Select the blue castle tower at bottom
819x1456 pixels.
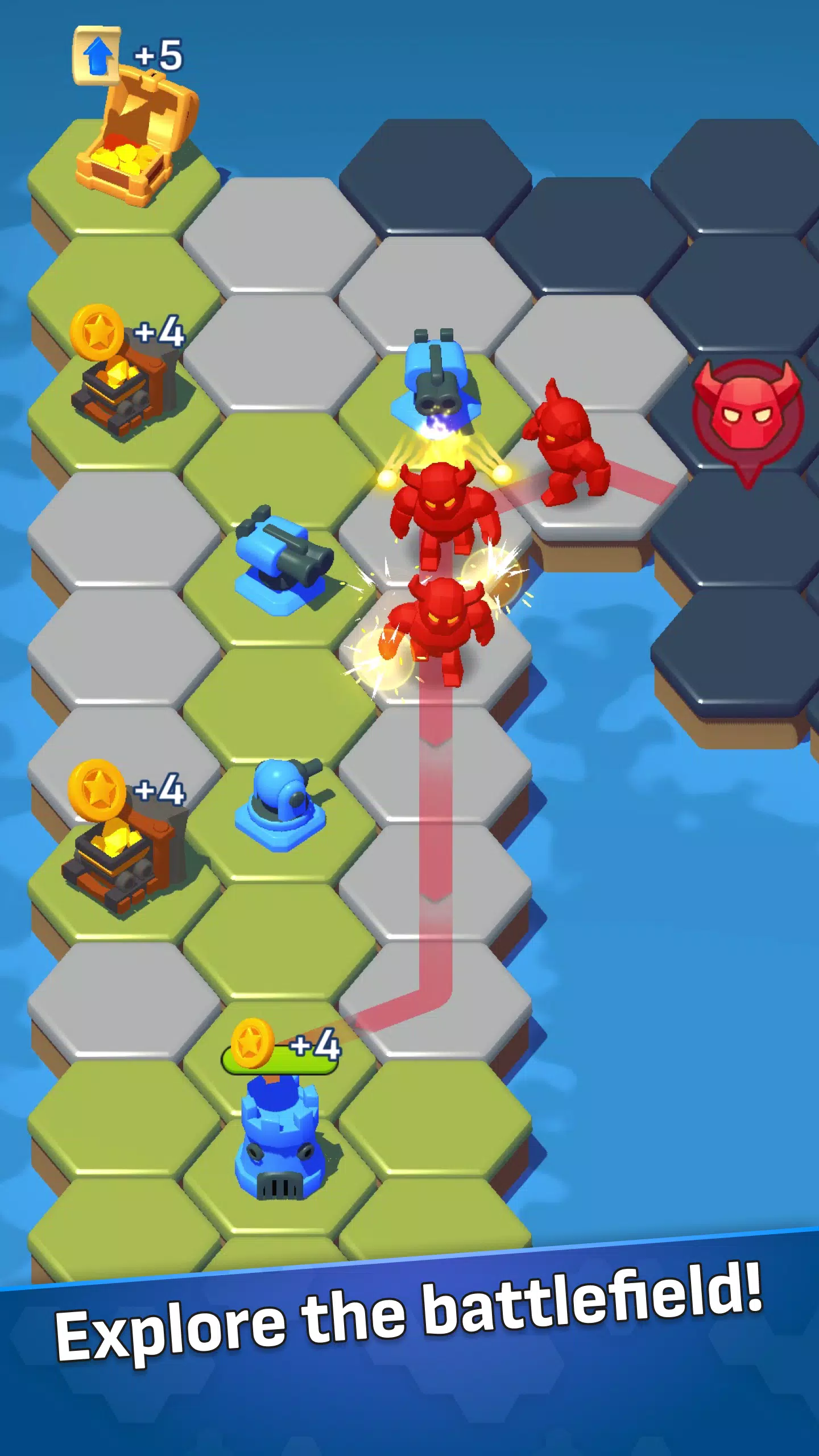tap(279, 1132)
